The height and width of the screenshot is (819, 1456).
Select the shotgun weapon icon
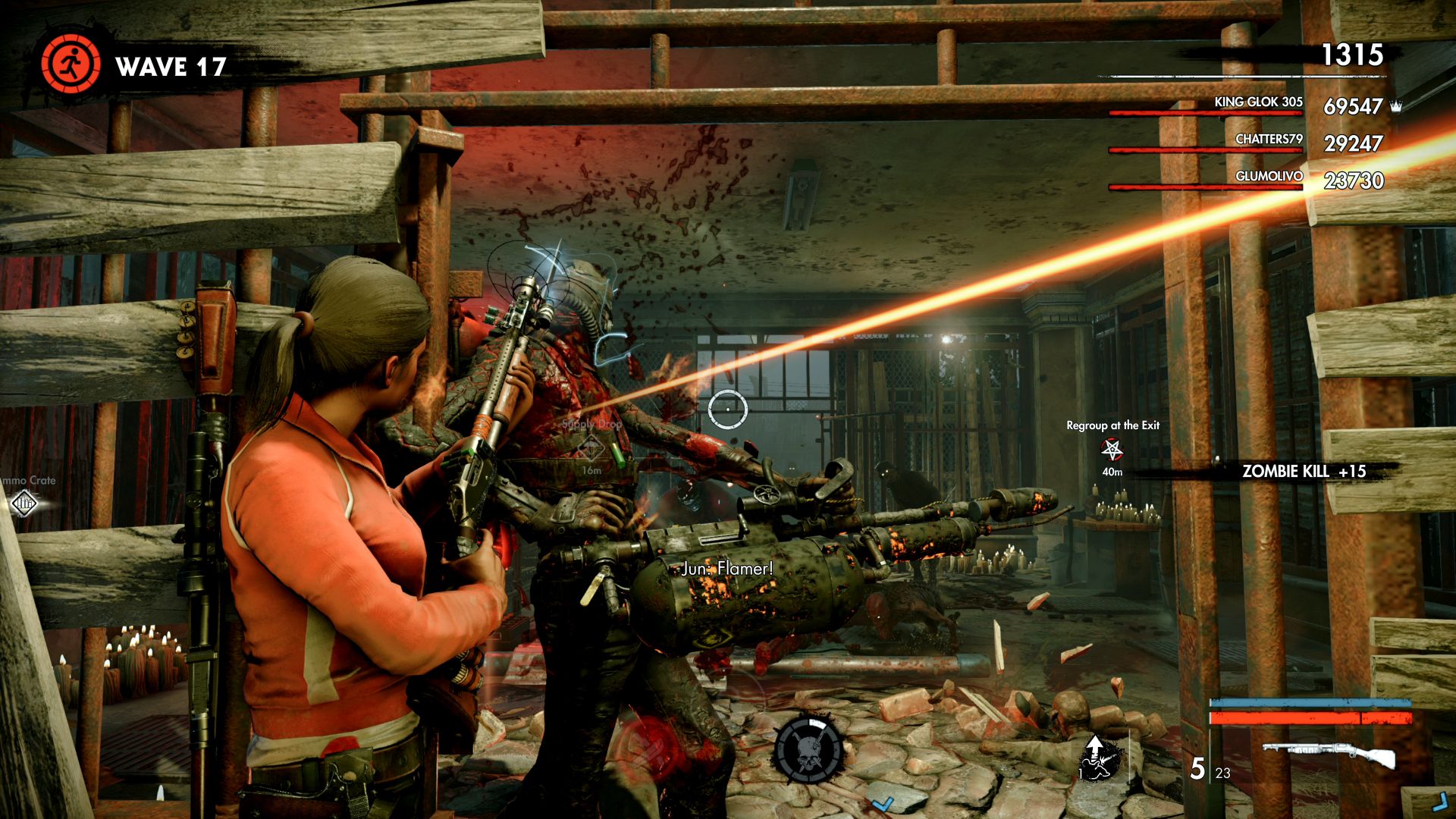click(x=1329, y=754)
